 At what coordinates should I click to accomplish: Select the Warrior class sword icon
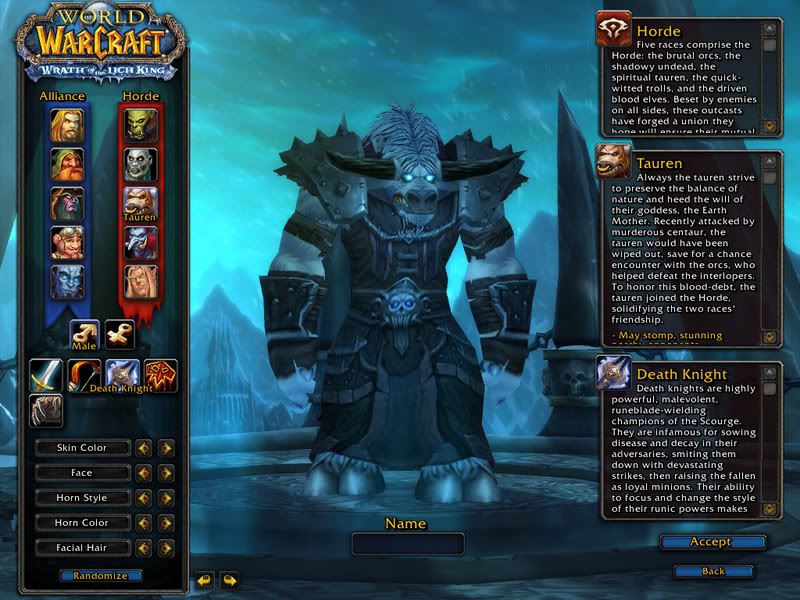[x=45, y=375]
